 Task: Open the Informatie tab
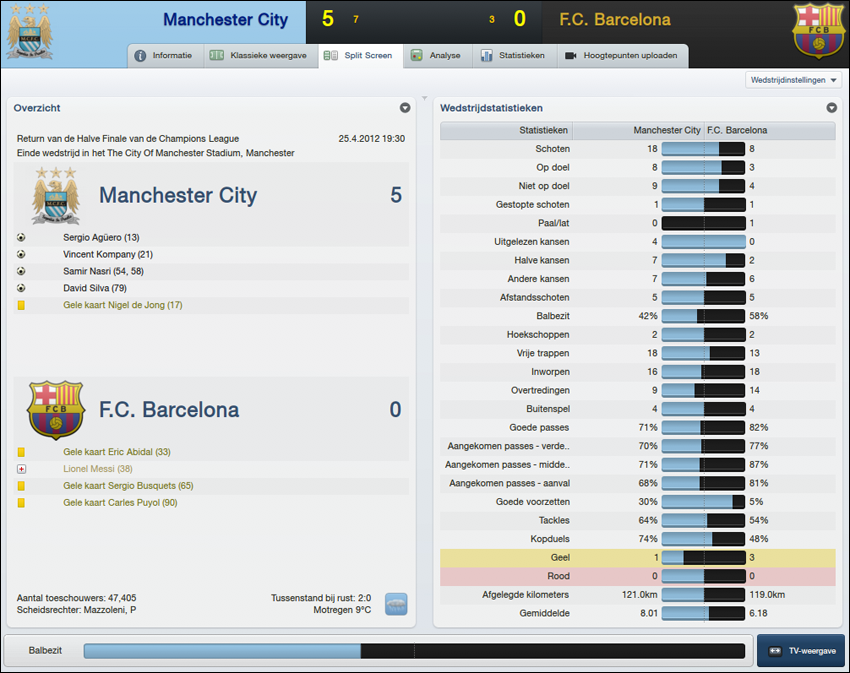click(x=164, y=56)
